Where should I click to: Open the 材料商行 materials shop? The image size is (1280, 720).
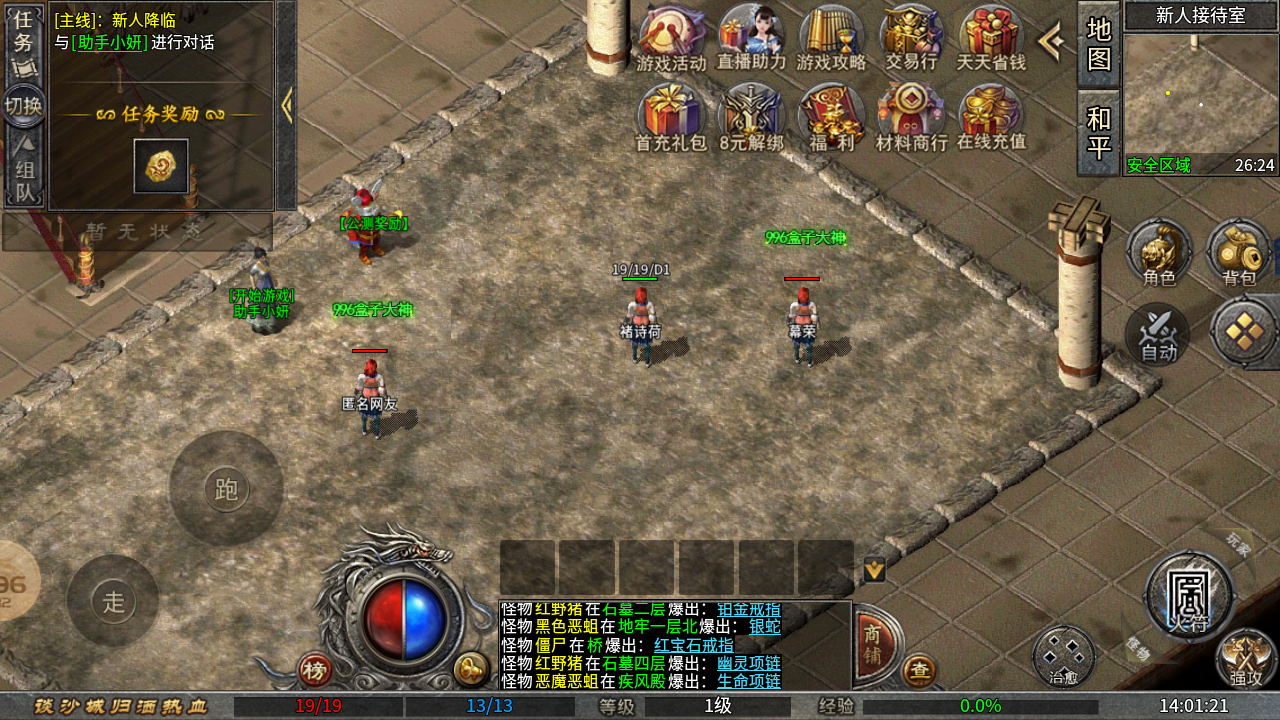pyautogui.click(x=911, y=117)
